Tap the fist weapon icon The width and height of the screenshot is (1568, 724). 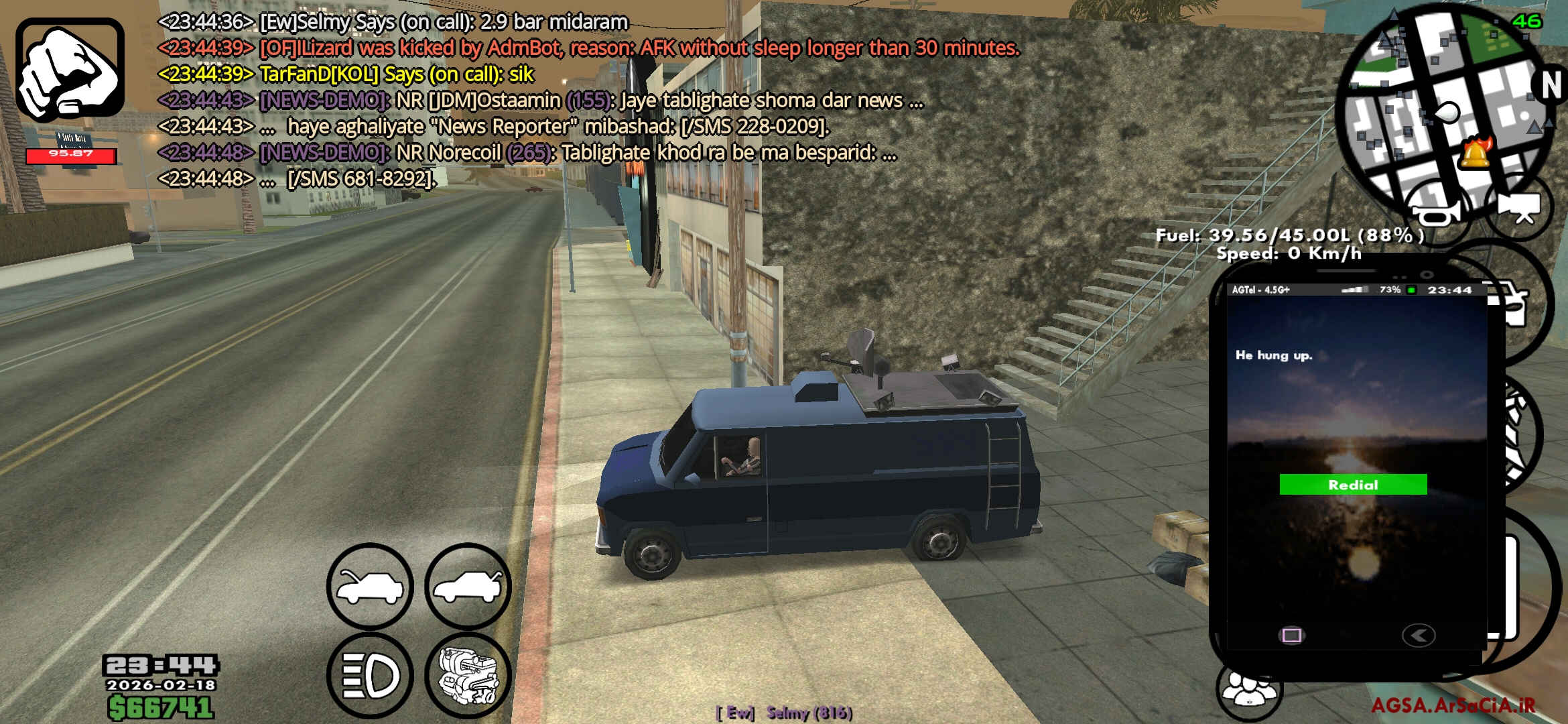[x=70, y=70]
